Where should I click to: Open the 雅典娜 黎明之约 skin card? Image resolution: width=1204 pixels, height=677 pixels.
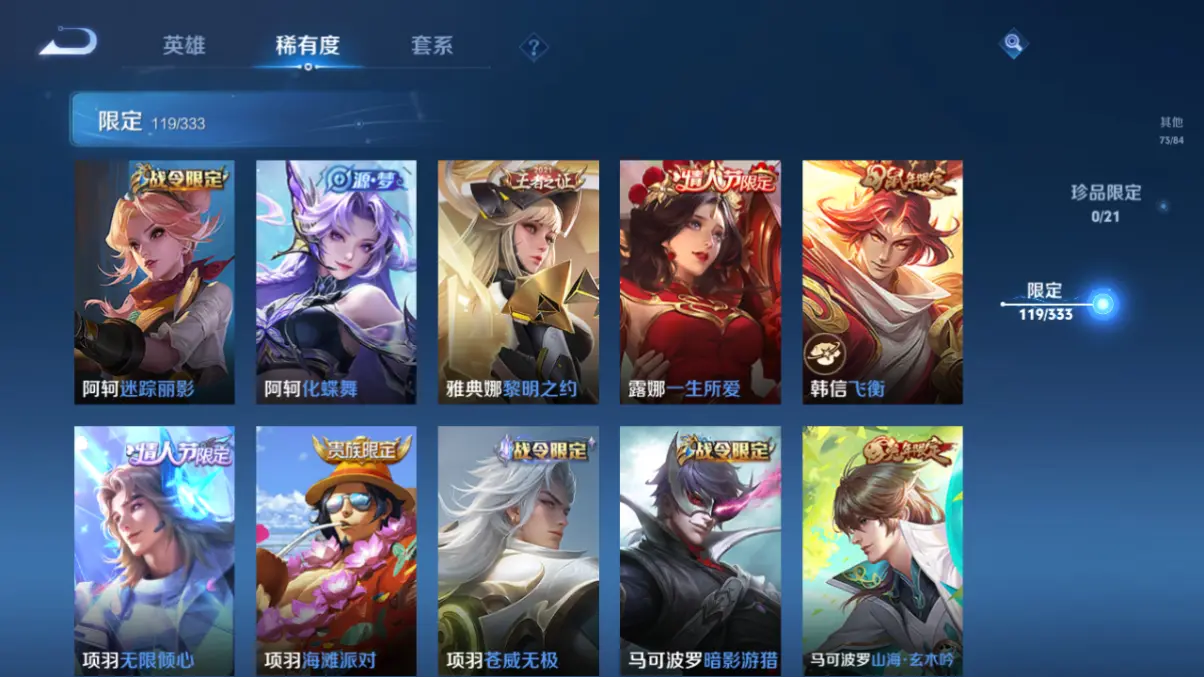click(518, 282)
